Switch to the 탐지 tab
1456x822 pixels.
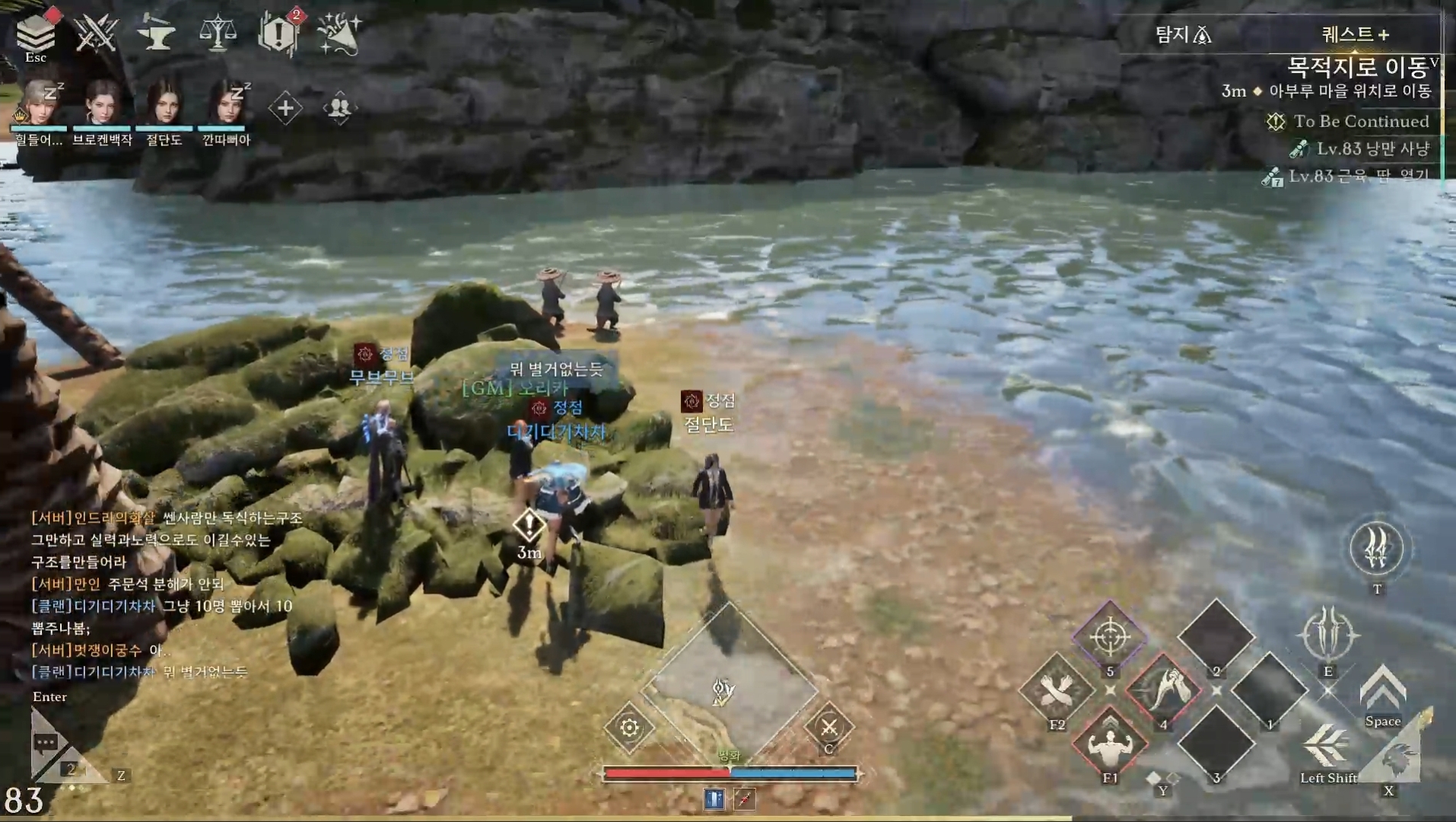(x=1183, y=34)
